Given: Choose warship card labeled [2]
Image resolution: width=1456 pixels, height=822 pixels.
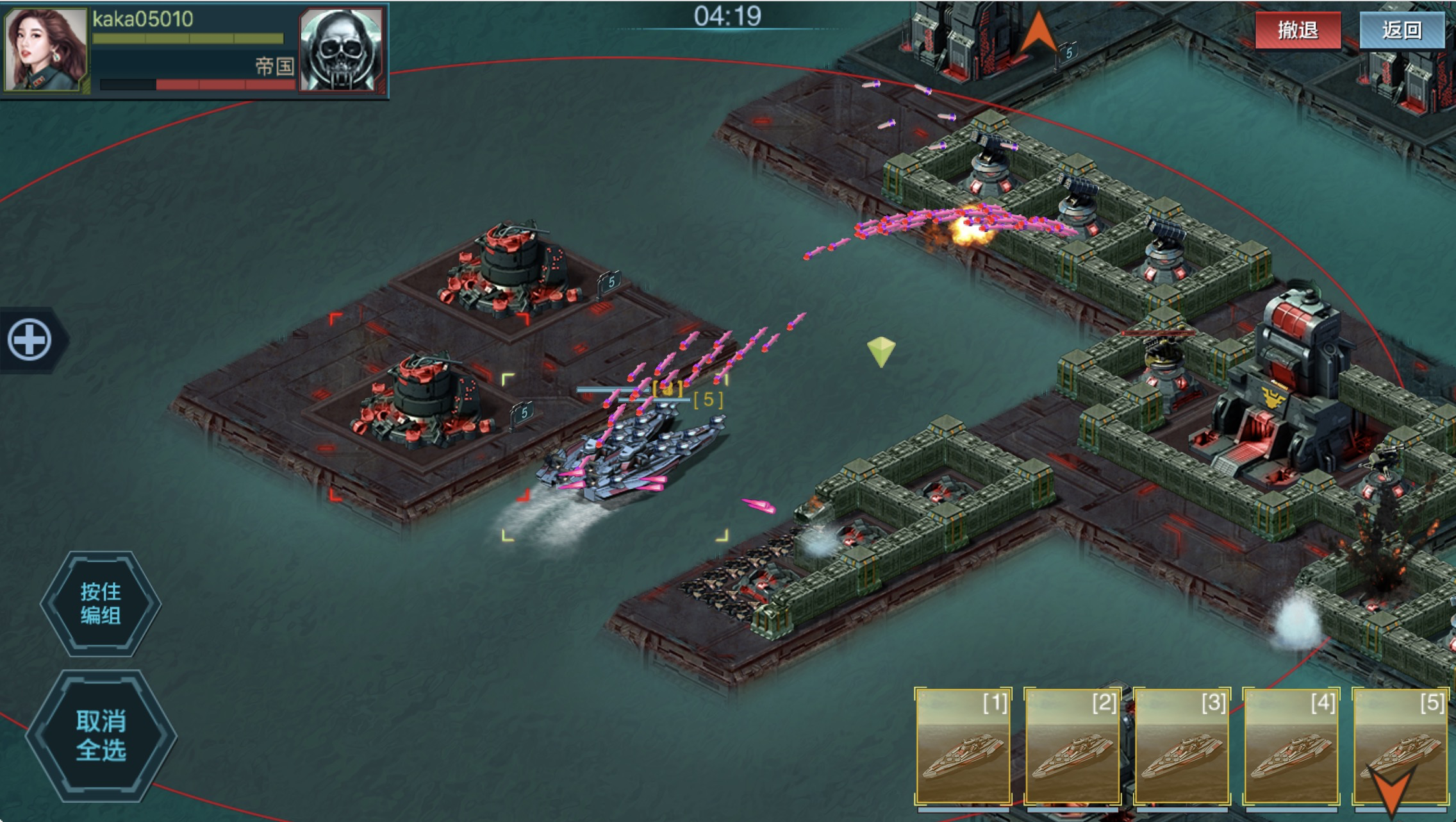Looking at the screenshot, I should coord(1072,746).
